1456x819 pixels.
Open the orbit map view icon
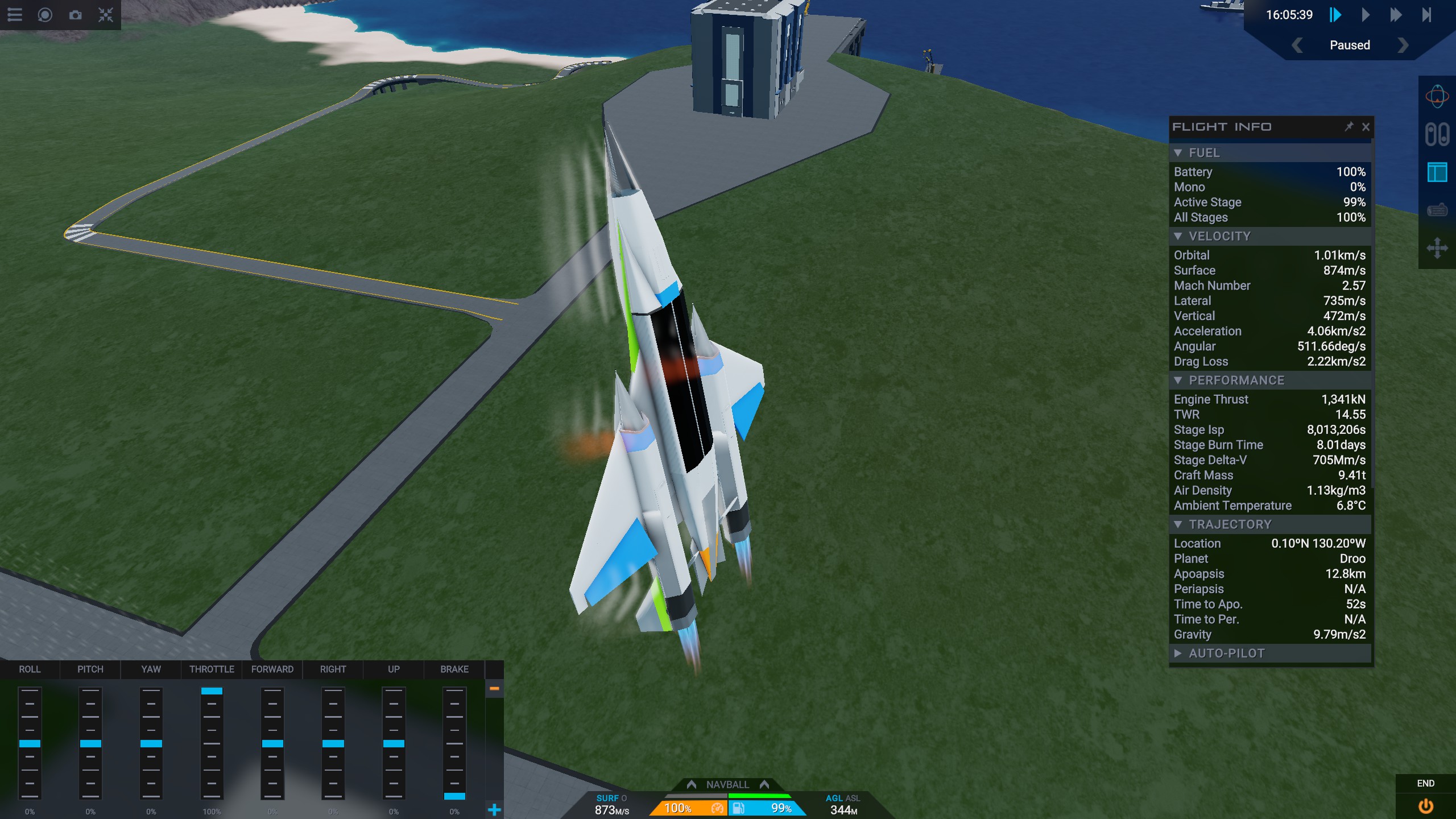(1437, 97)
